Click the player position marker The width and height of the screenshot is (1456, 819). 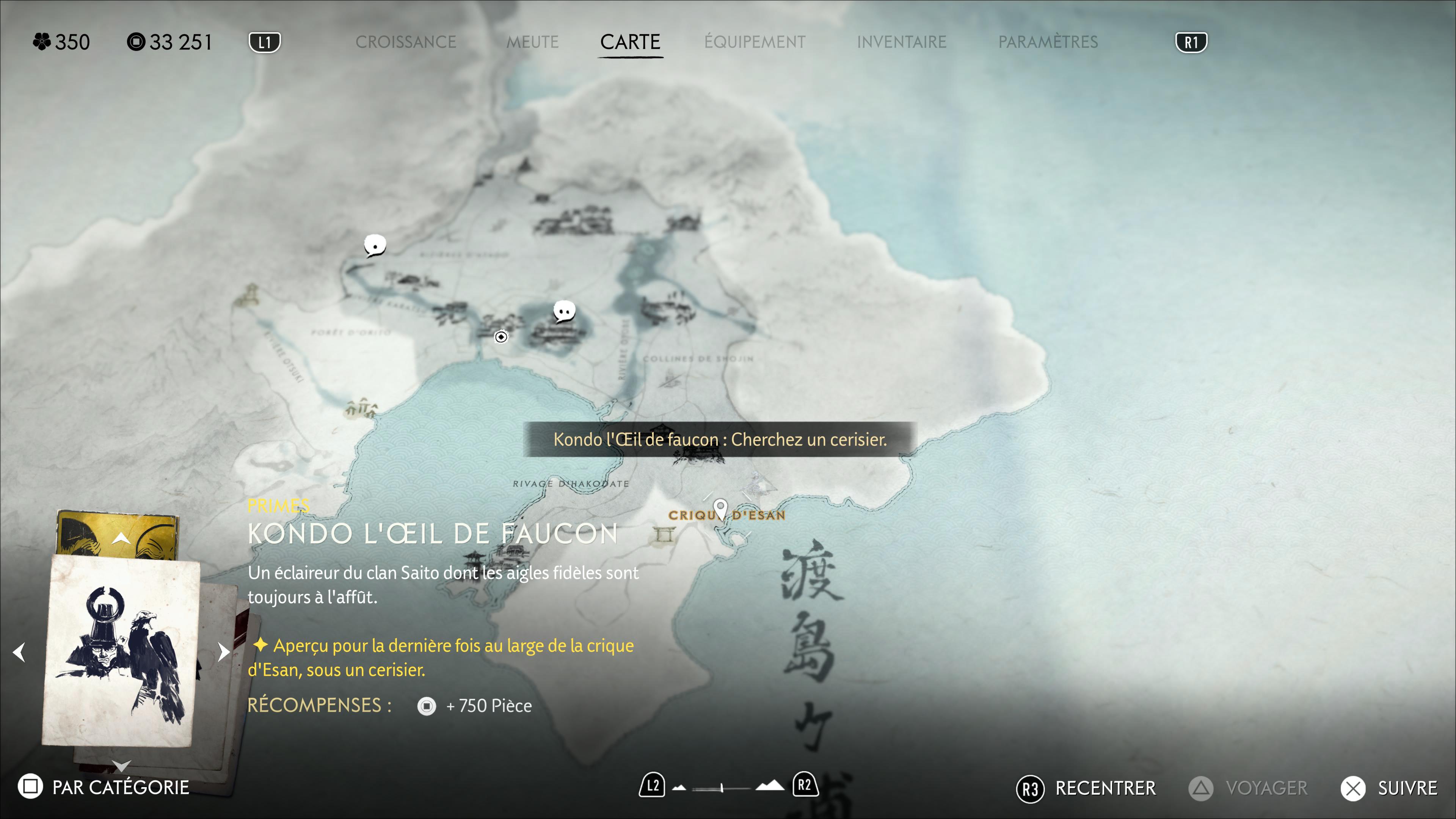(501, 337)
